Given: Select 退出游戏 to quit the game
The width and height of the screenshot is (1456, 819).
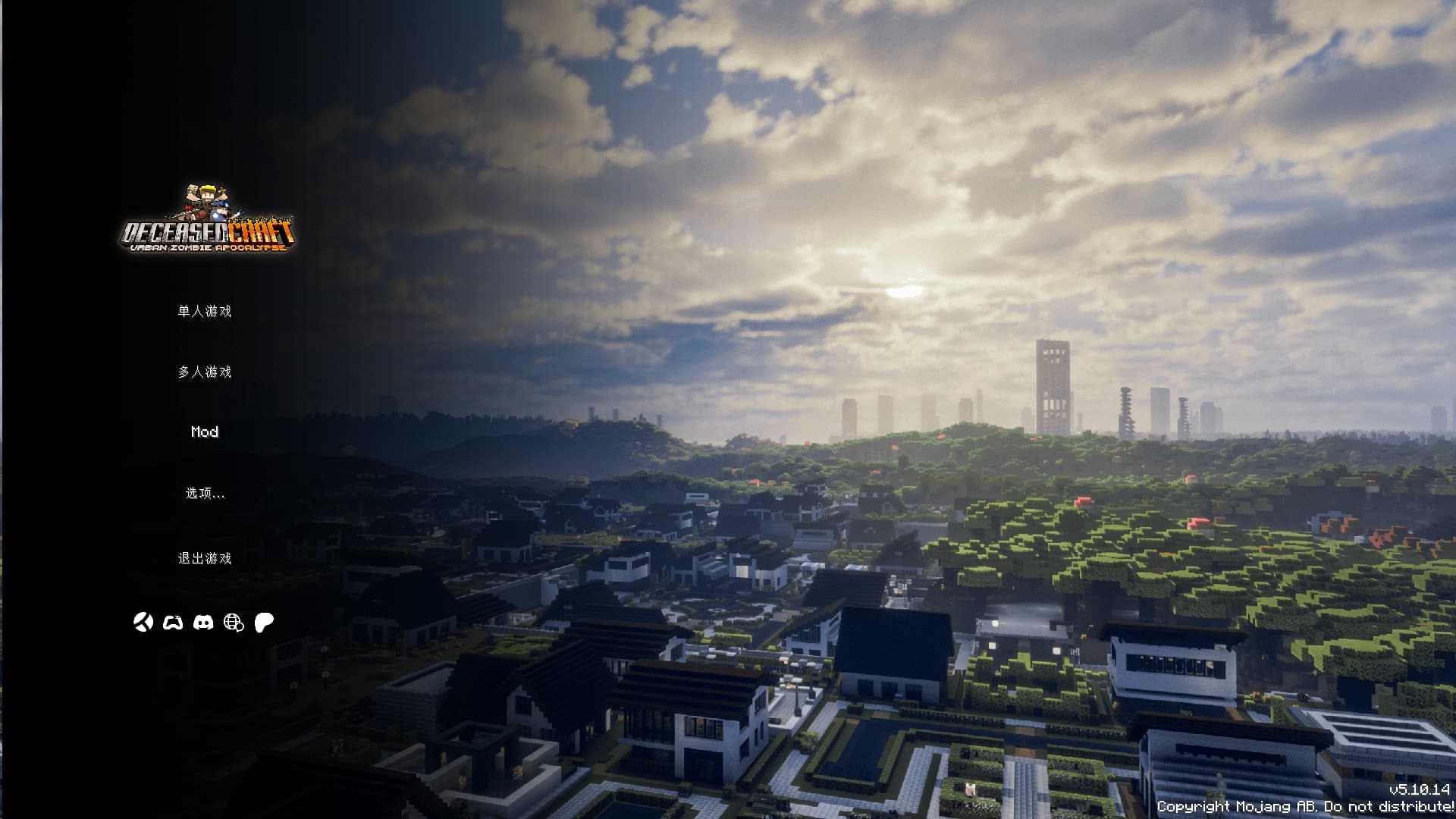Looking at the screenshot, I should click(x=205, y=559).
